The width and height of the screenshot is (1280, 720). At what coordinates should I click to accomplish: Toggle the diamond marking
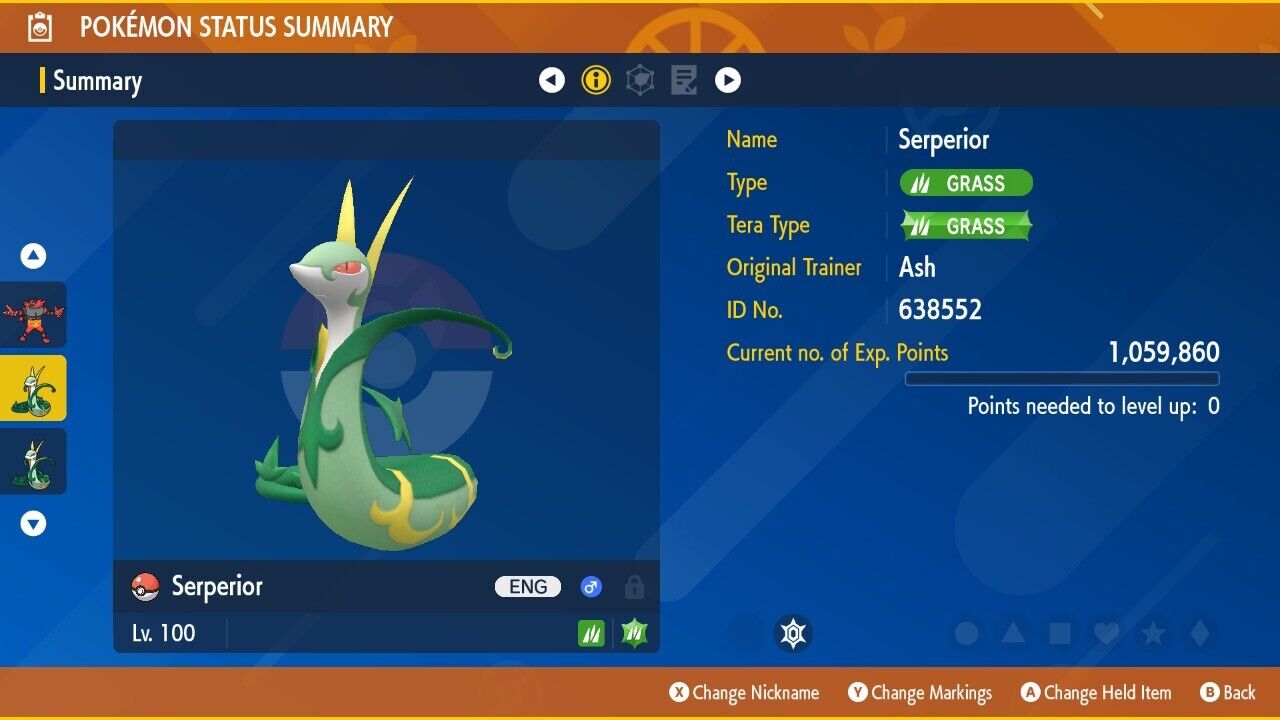1197,633
